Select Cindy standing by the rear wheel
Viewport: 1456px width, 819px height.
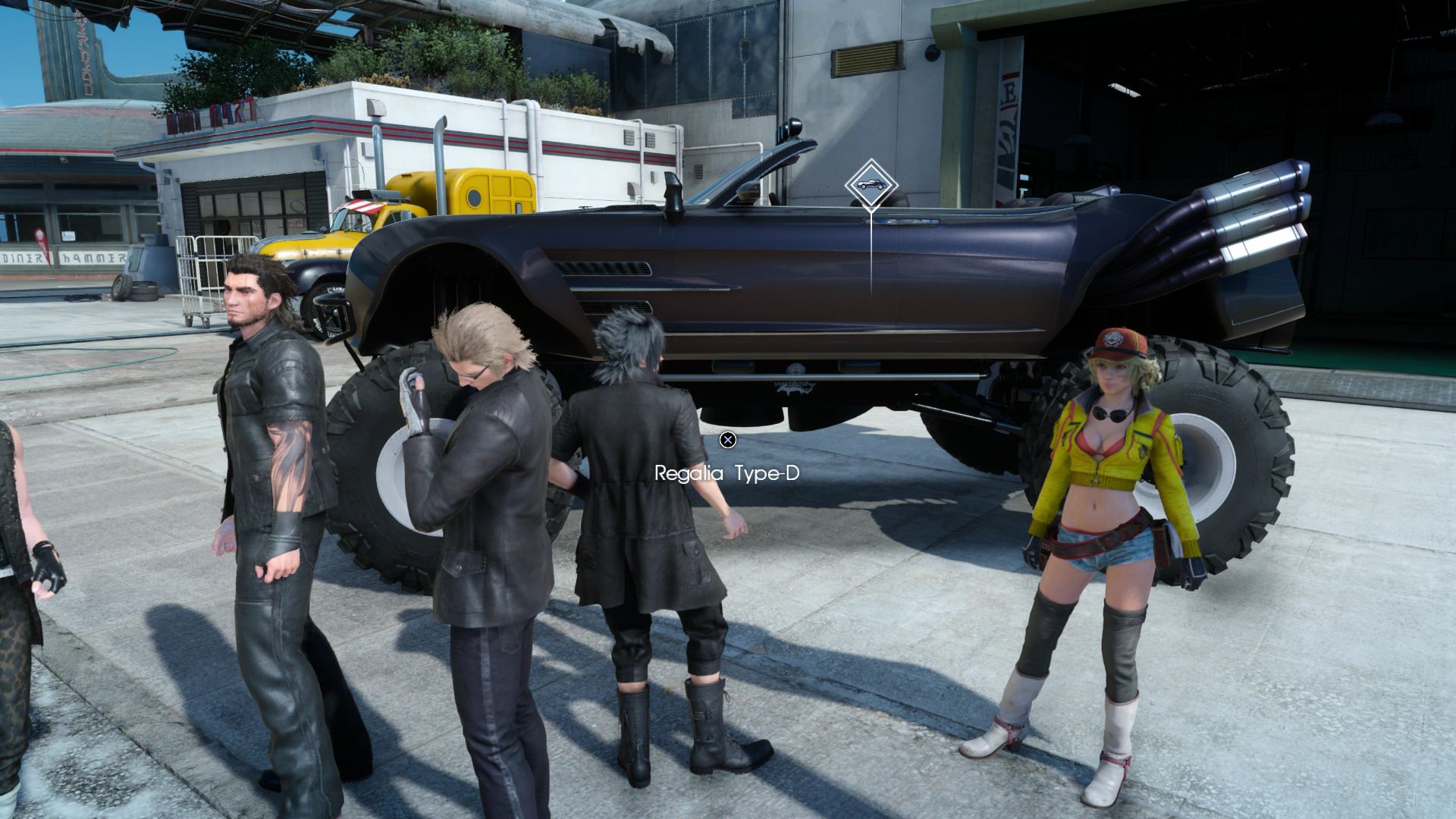[1107, 493]
